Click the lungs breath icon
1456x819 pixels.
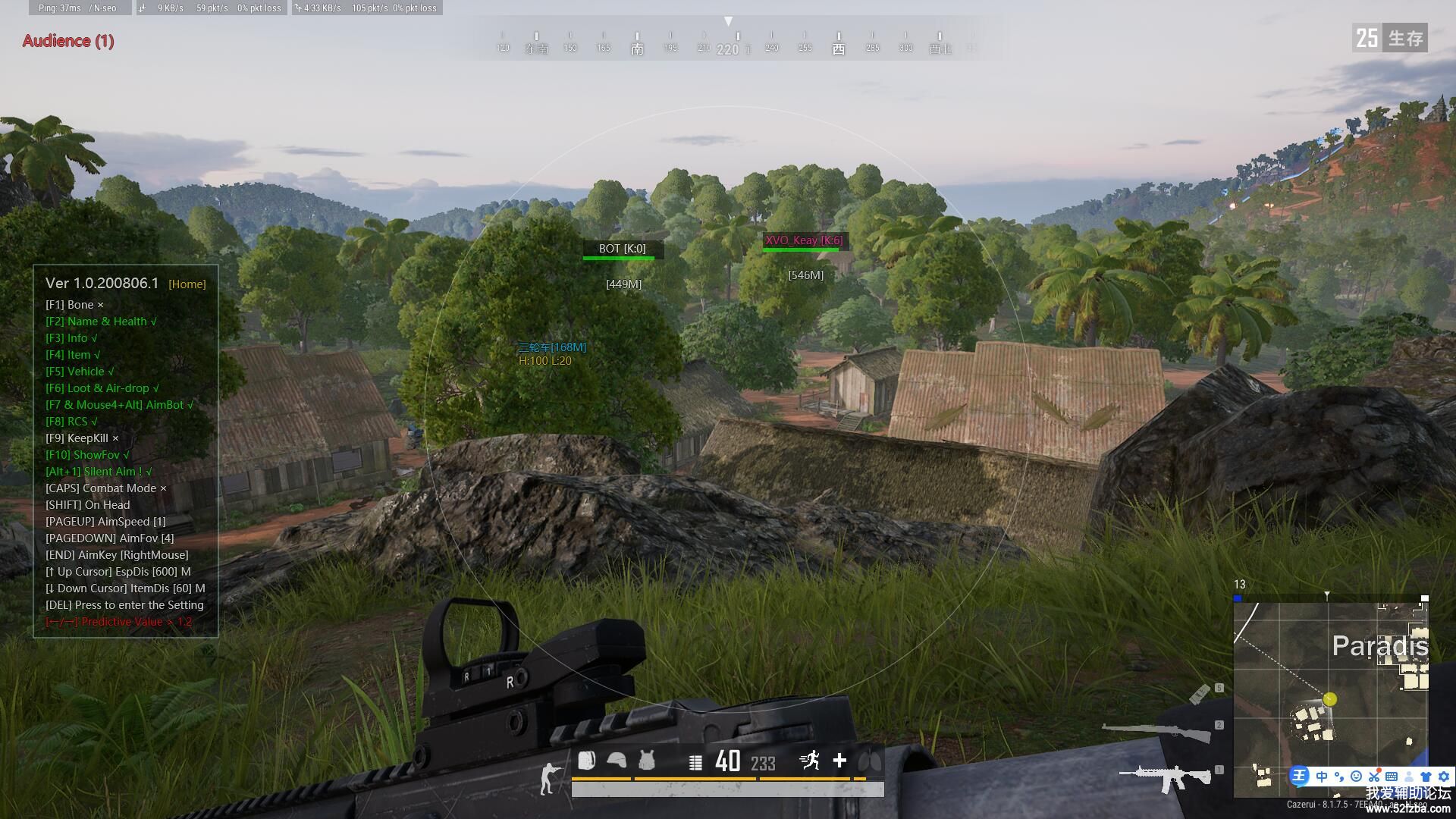[870, 761]
